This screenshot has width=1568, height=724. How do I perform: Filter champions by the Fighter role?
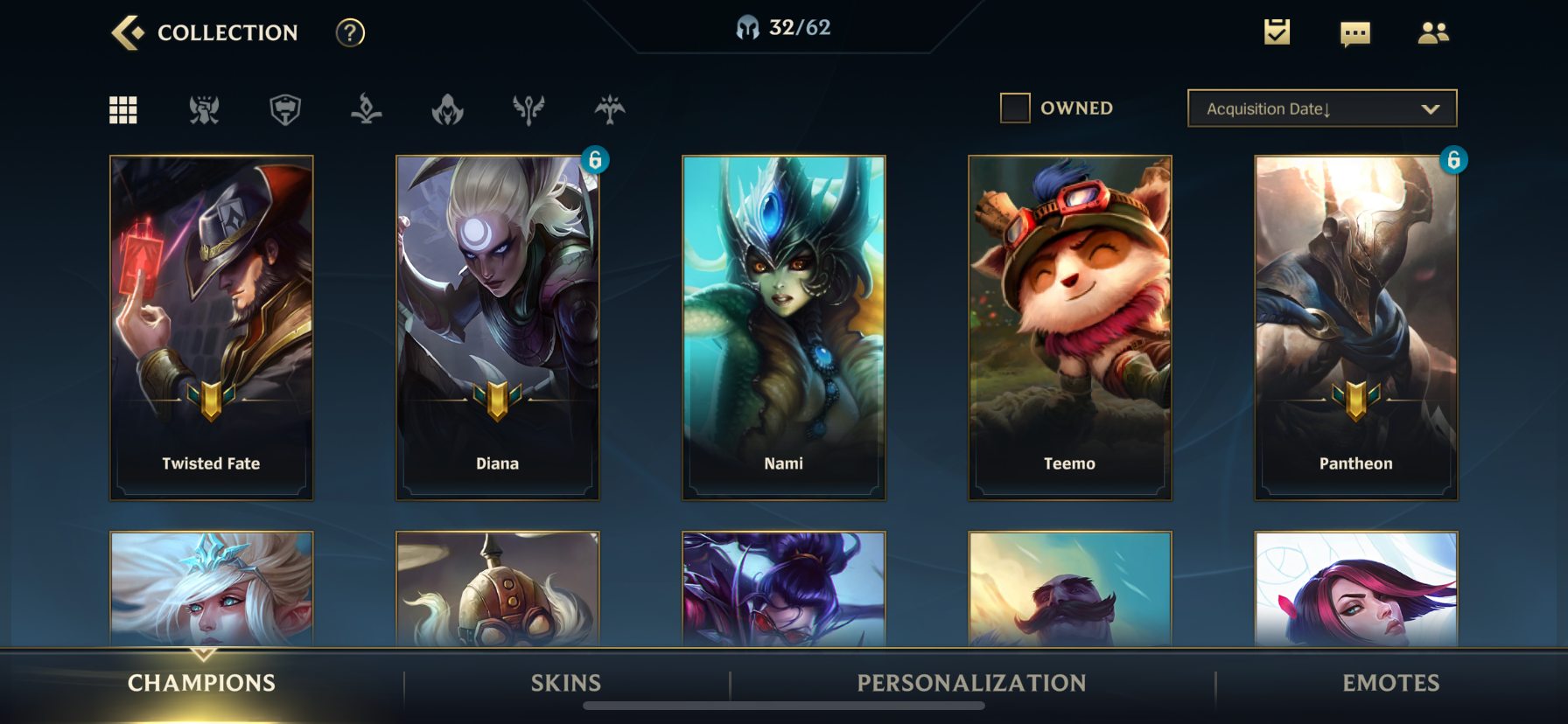pos(204,109)
